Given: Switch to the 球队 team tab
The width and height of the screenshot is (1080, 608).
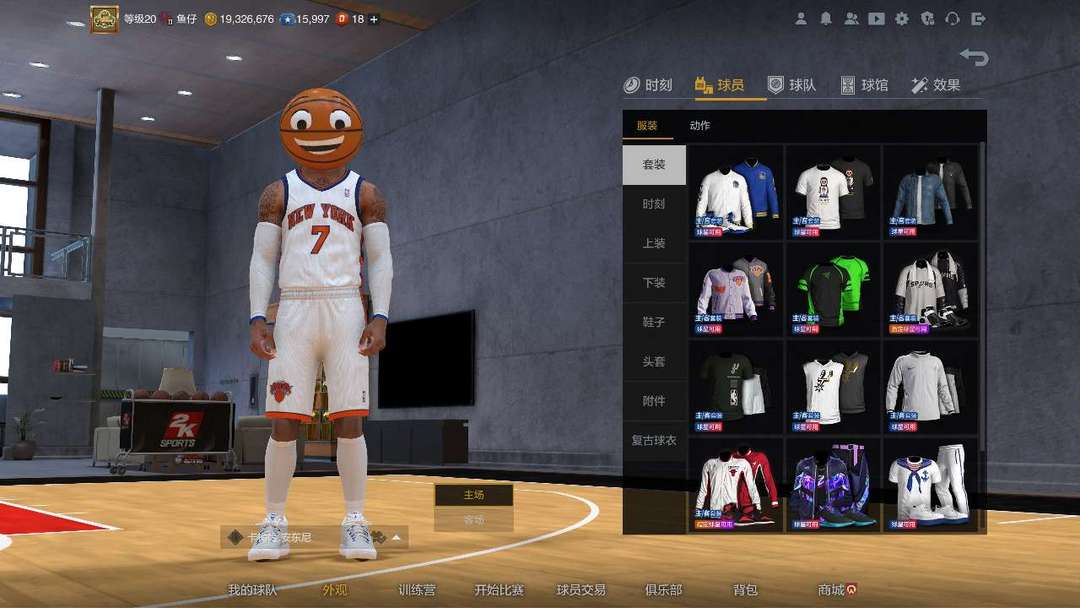Looking at the screenshot, I should click(792, 85).
